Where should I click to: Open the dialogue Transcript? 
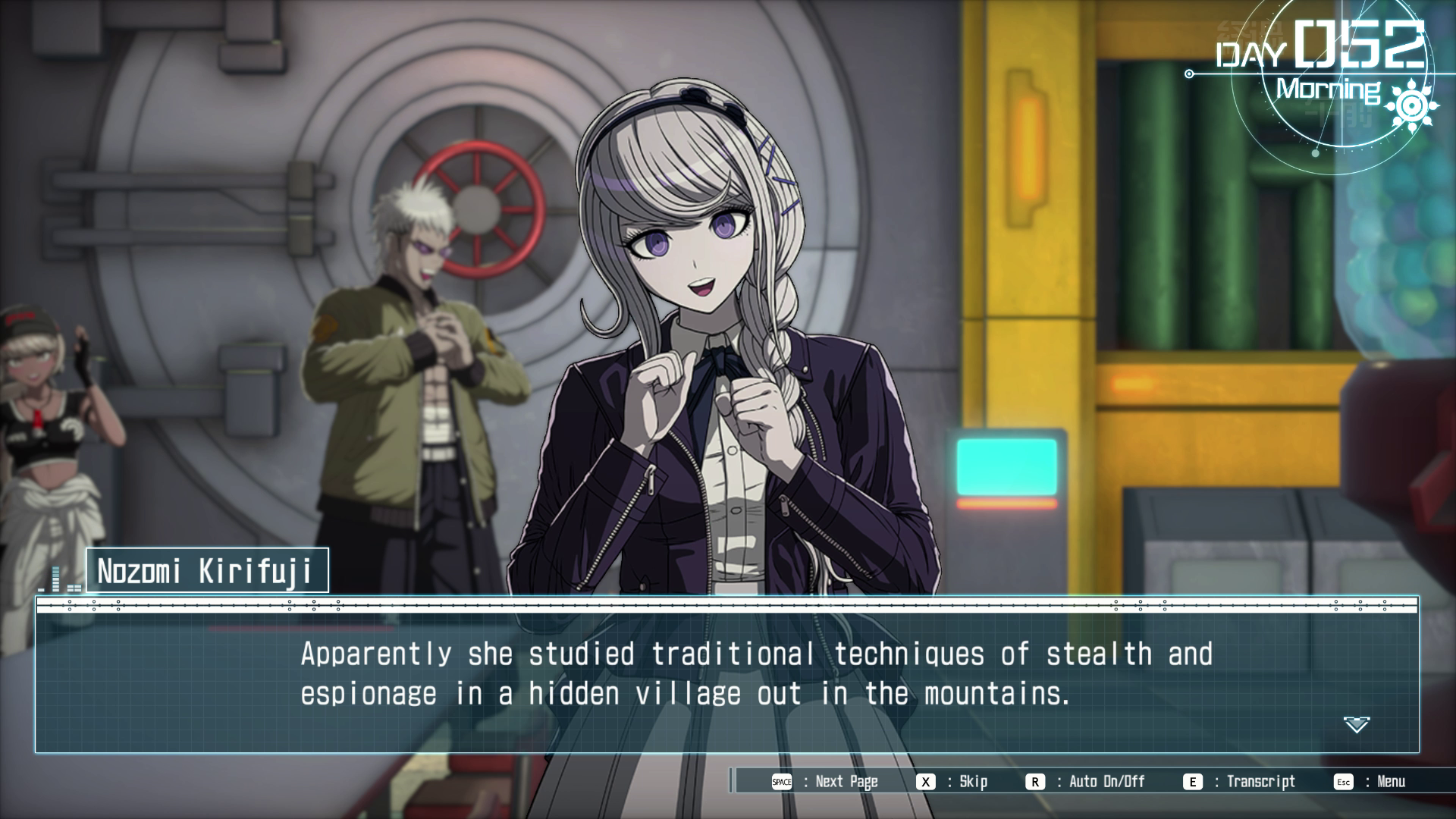point(1240,782)
